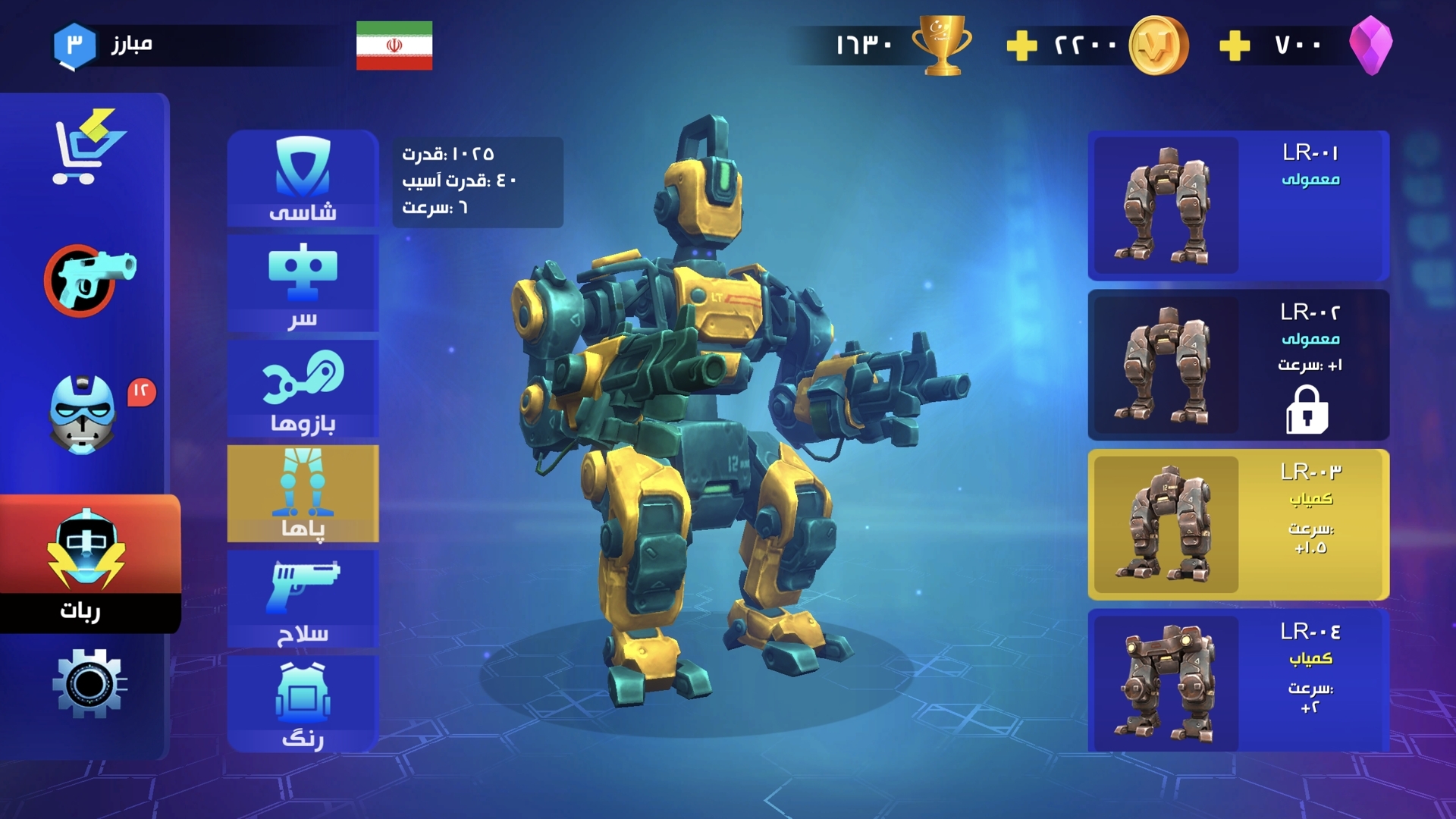Choose the LR-01 legs item
Viewport: 1456px width, 819px height.
[1238, 206]
